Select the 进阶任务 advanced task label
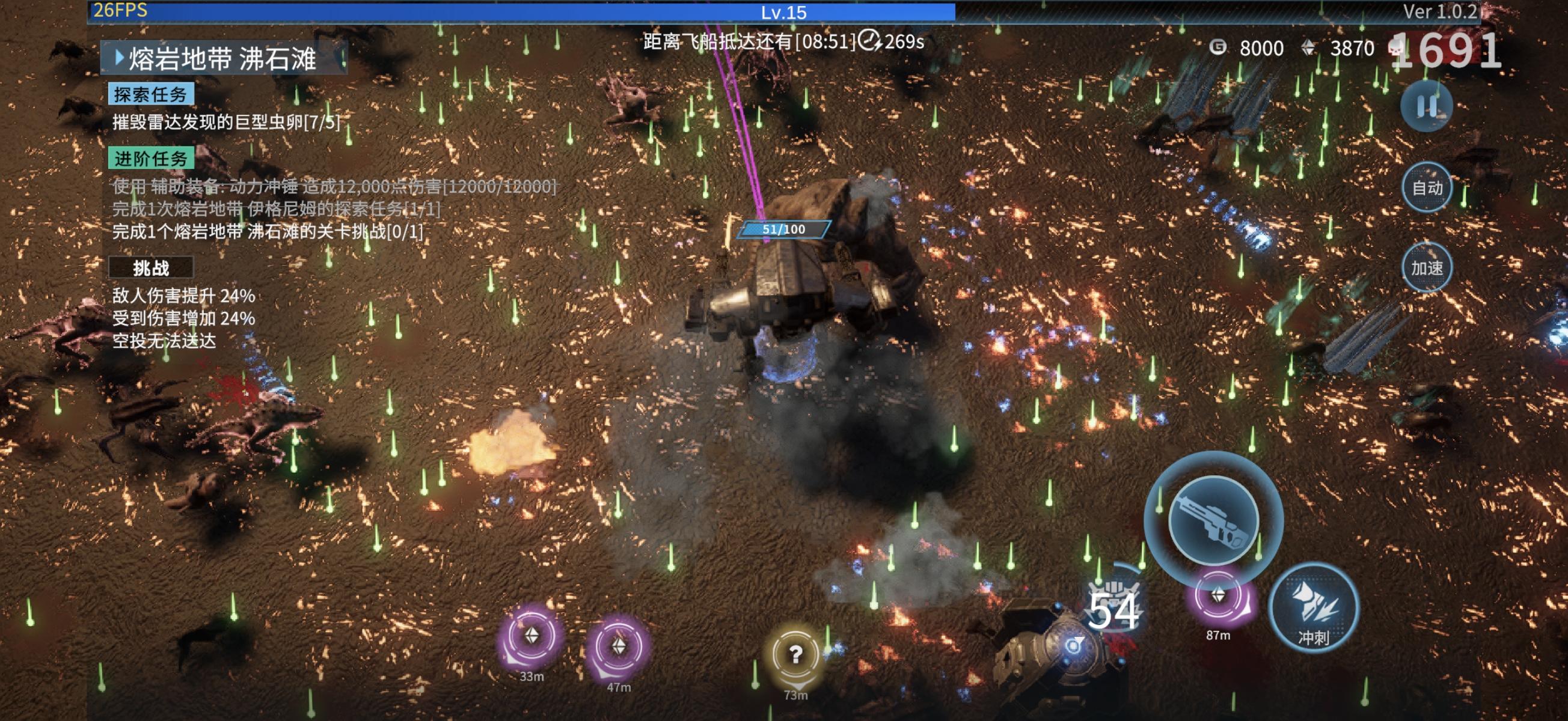 click(151, 159)
